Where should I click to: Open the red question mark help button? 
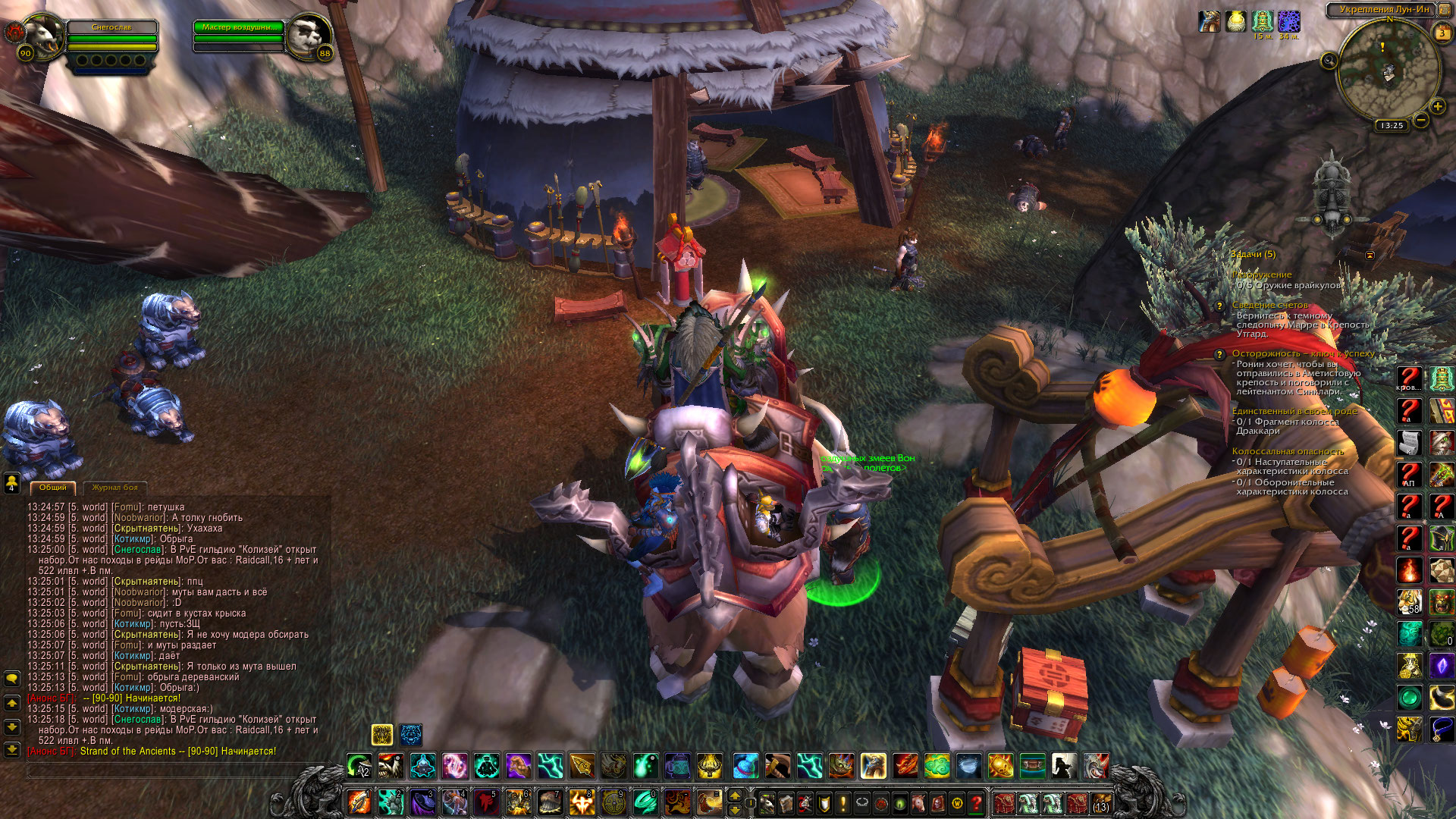pos(977,802)
